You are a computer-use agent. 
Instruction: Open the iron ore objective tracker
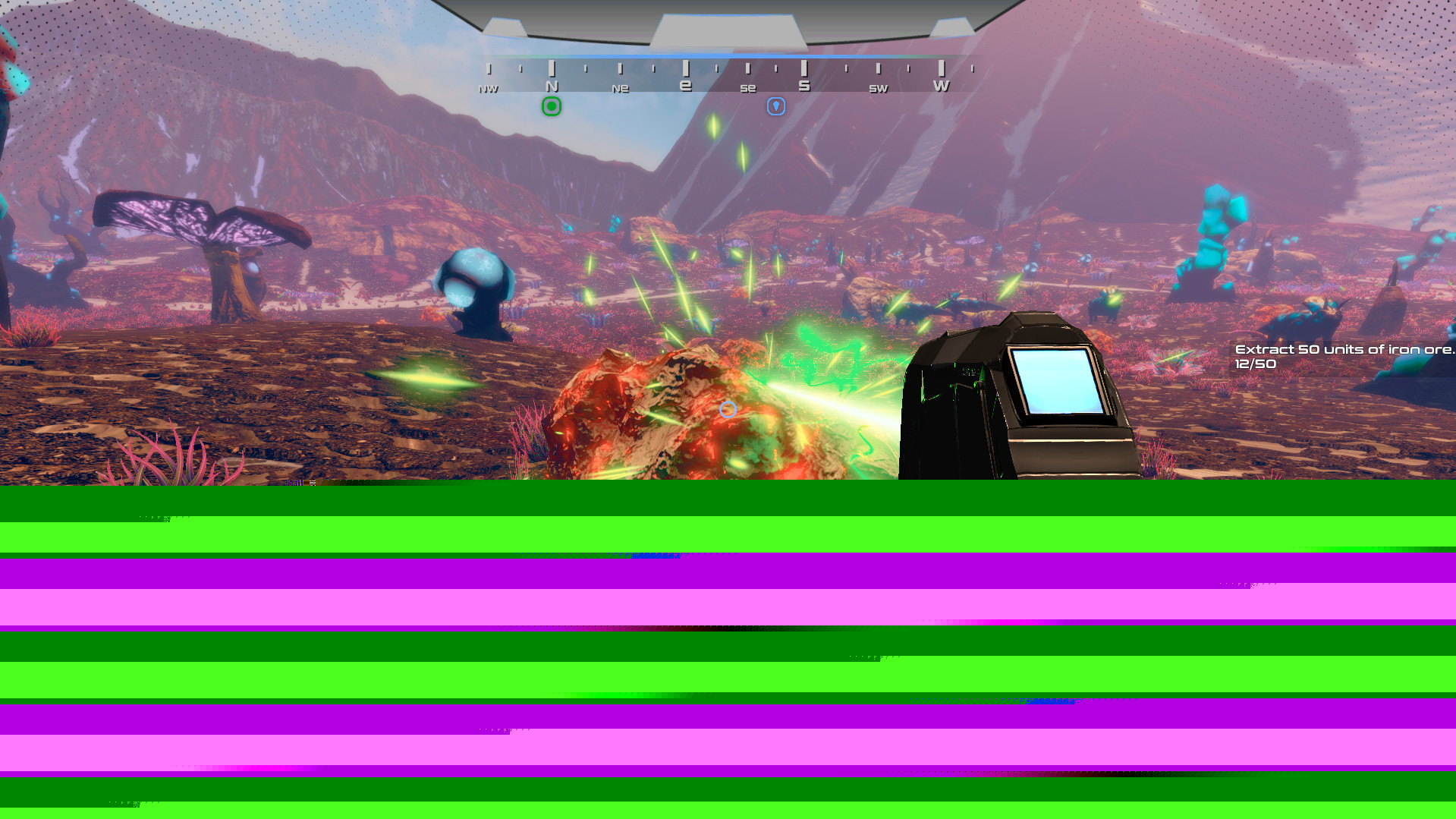coord(1342,357)
